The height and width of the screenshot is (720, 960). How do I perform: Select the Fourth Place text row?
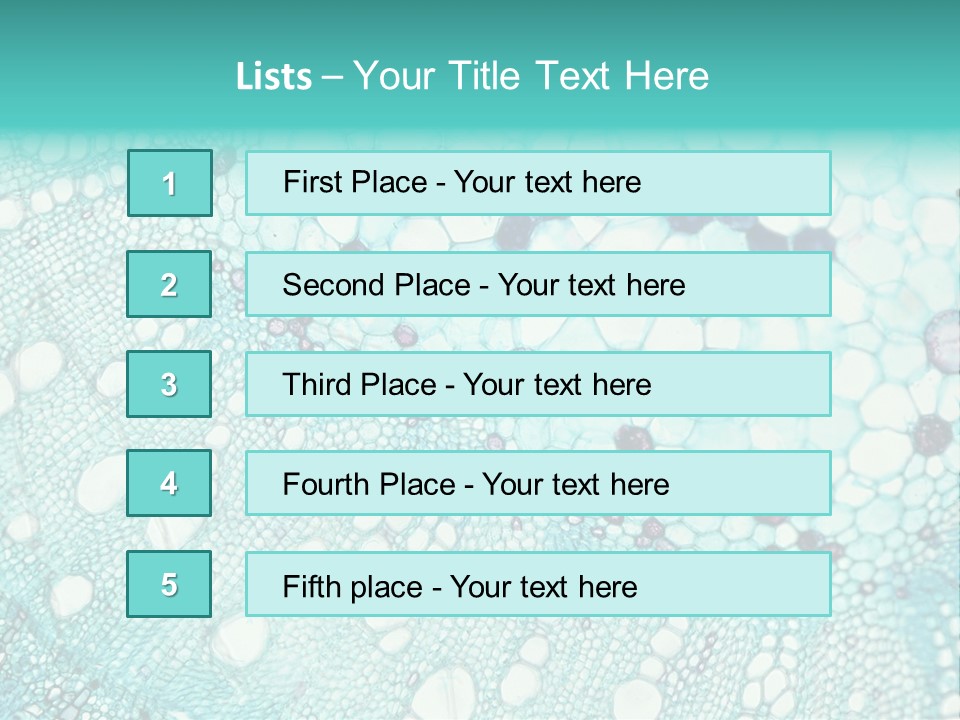[538, 485]
